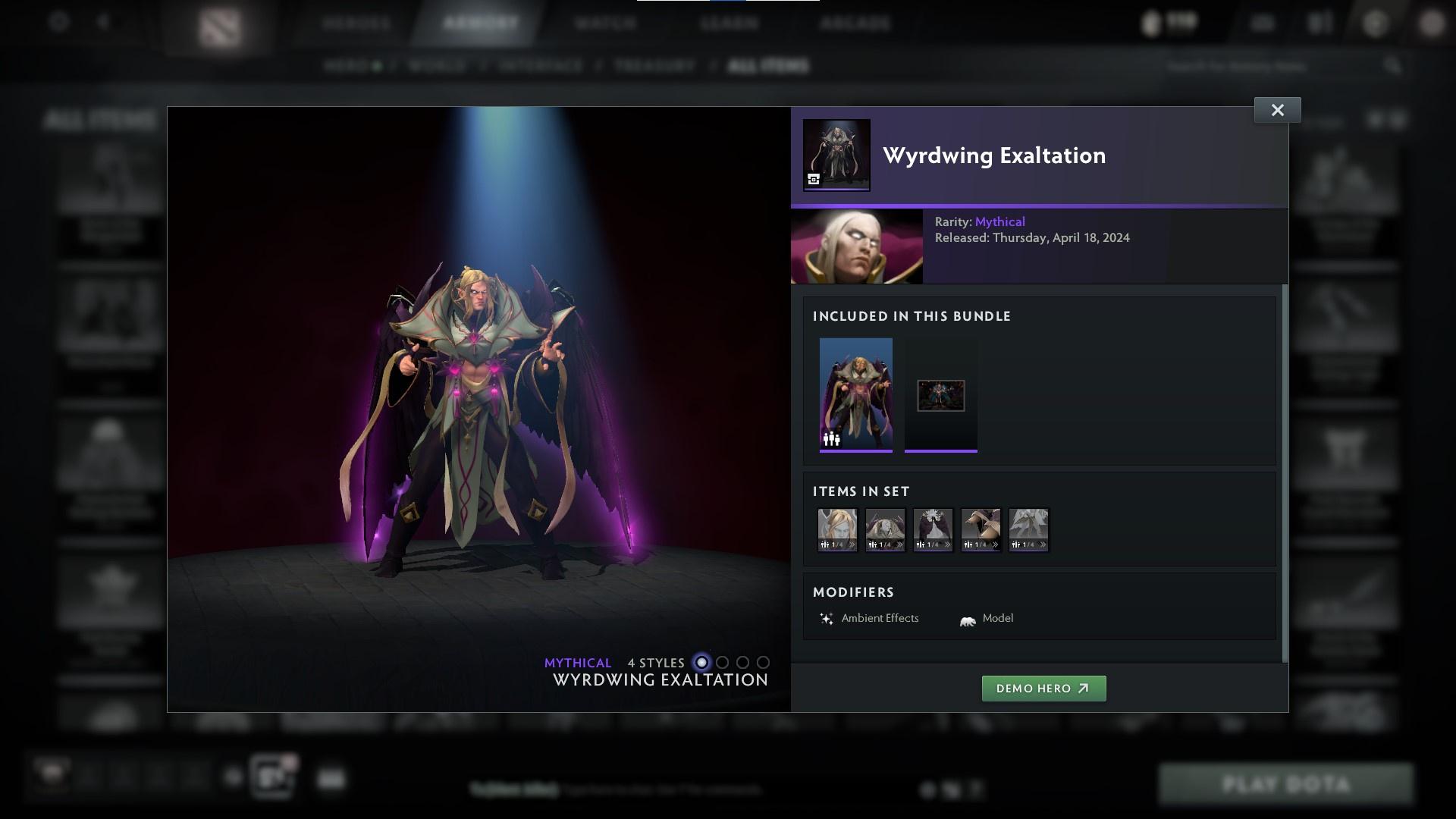
Task: Expand details for the first item in set
Action: 853,544
